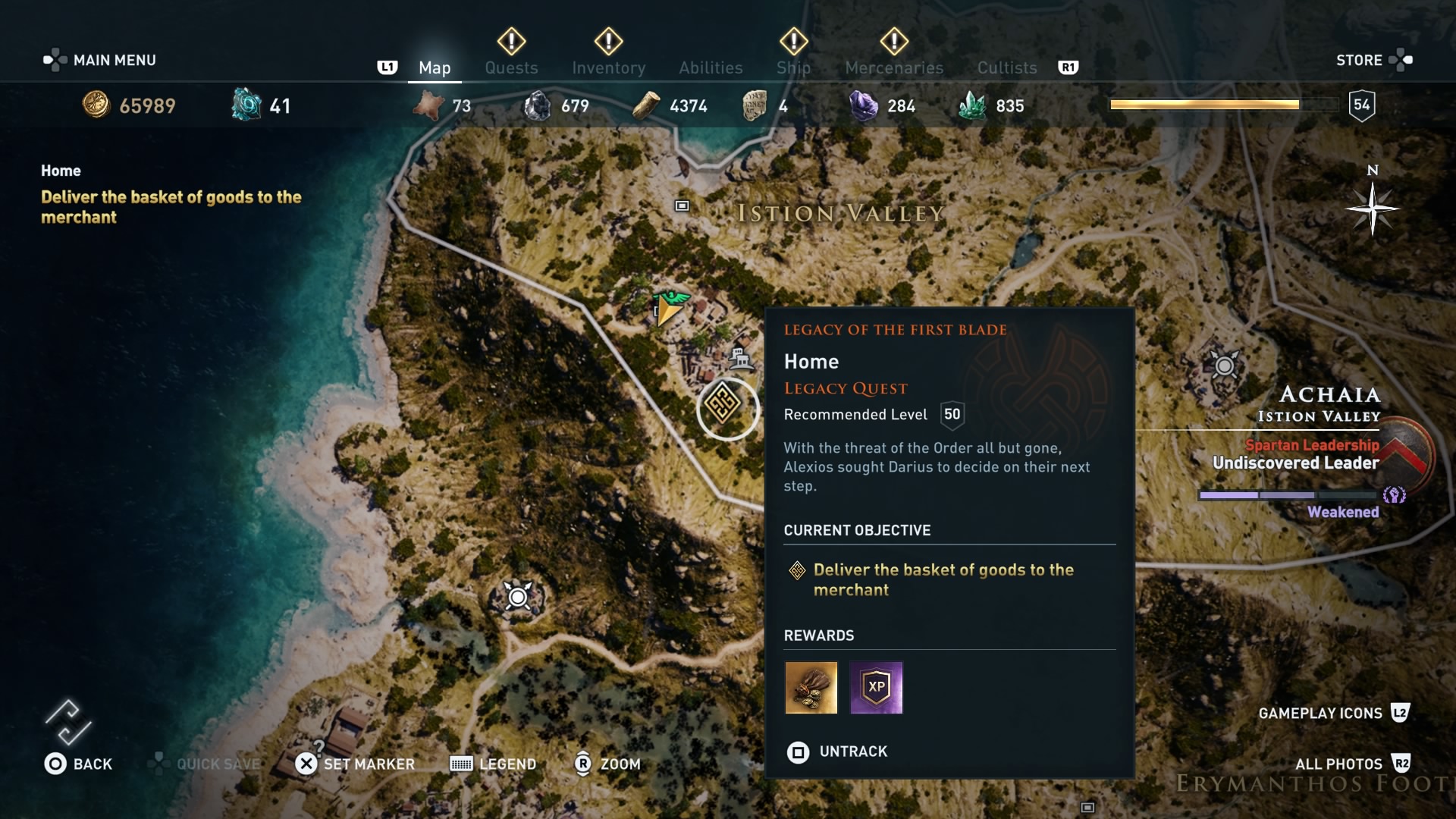Click the drachmae coin currency icon
1456x819 pixels.
tap(94, 105)
